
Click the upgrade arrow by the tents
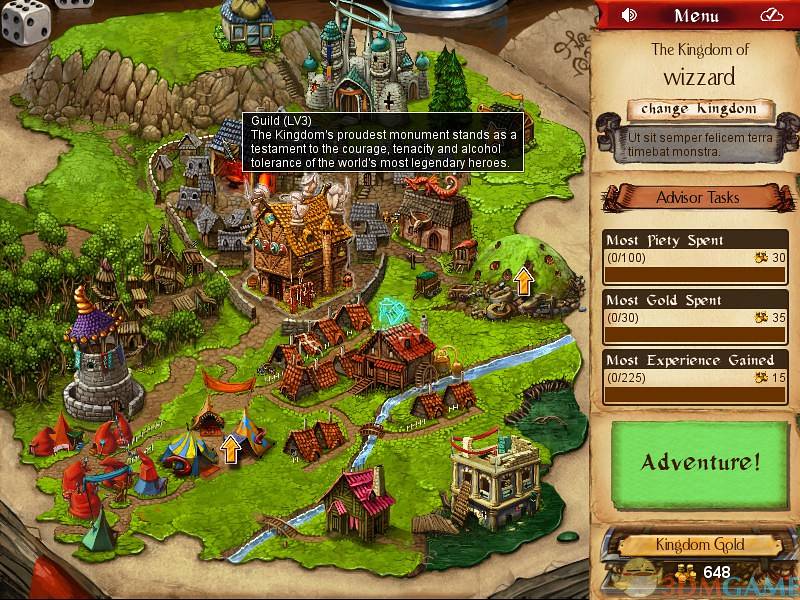point(231,449)
